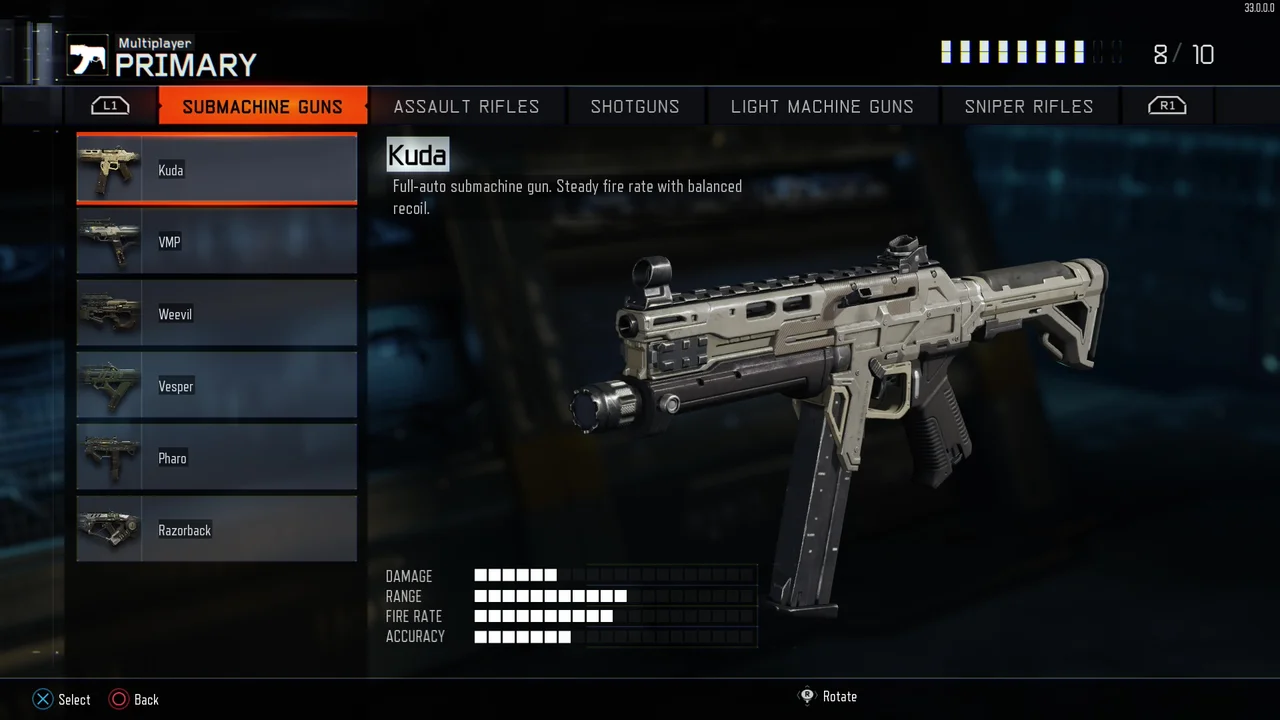Image resolution: width=1280 pixels, height=720 pixels.
Task: Click the Rotate control icon near bottom
Action: [807, 696]
